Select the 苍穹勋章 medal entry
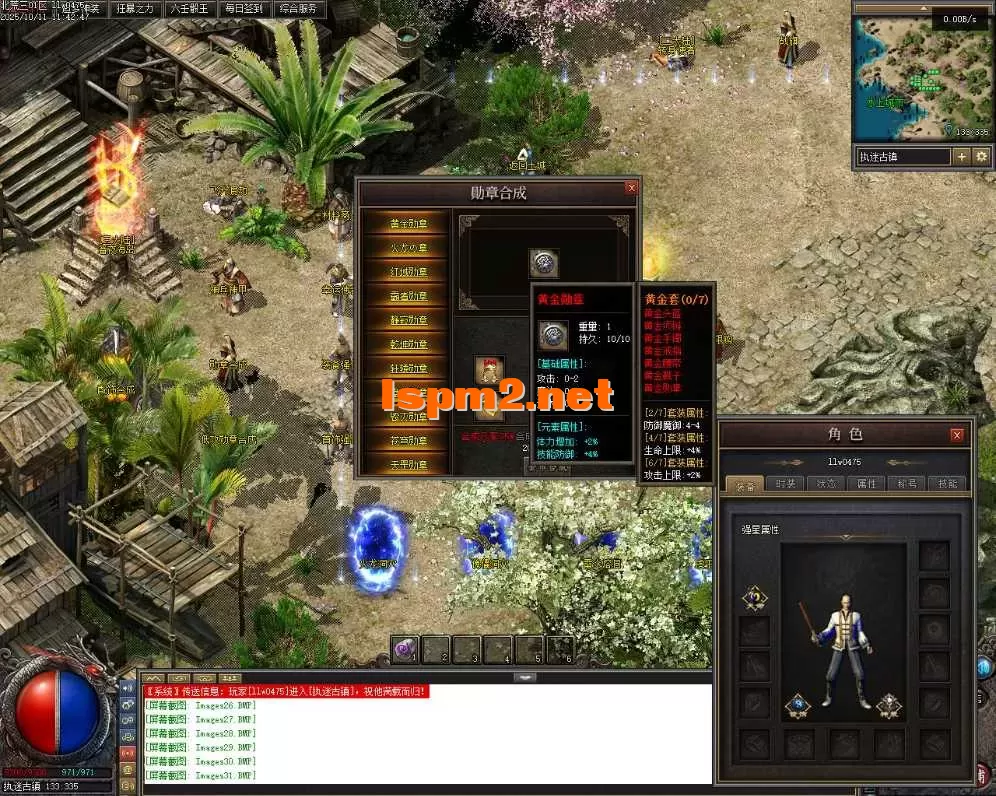This screenshot has width=996, height=796. tap(407, 440)
